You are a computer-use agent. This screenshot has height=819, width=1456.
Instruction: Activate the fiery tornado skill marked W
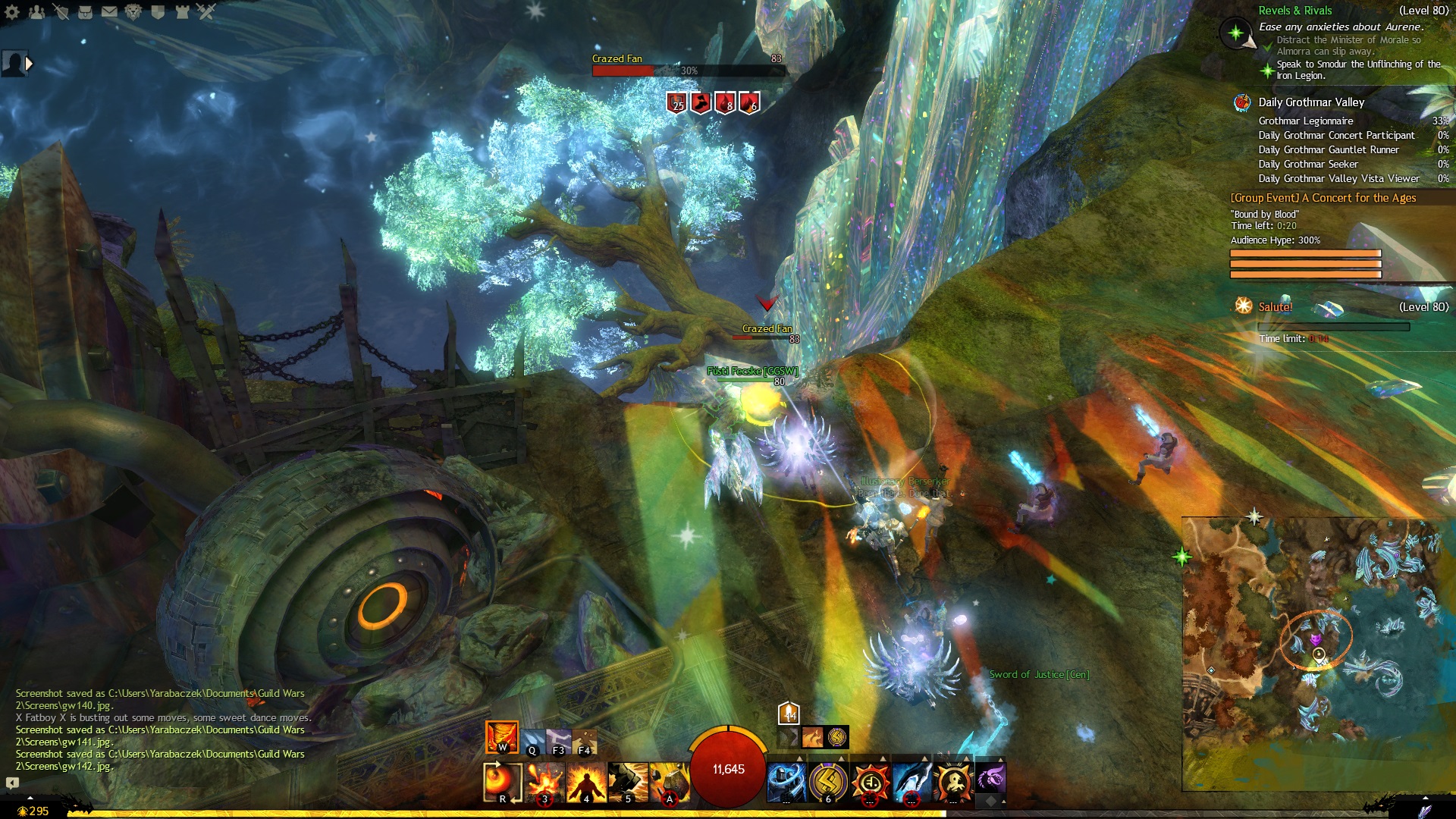pyautogui.click(x=501, y=737)
